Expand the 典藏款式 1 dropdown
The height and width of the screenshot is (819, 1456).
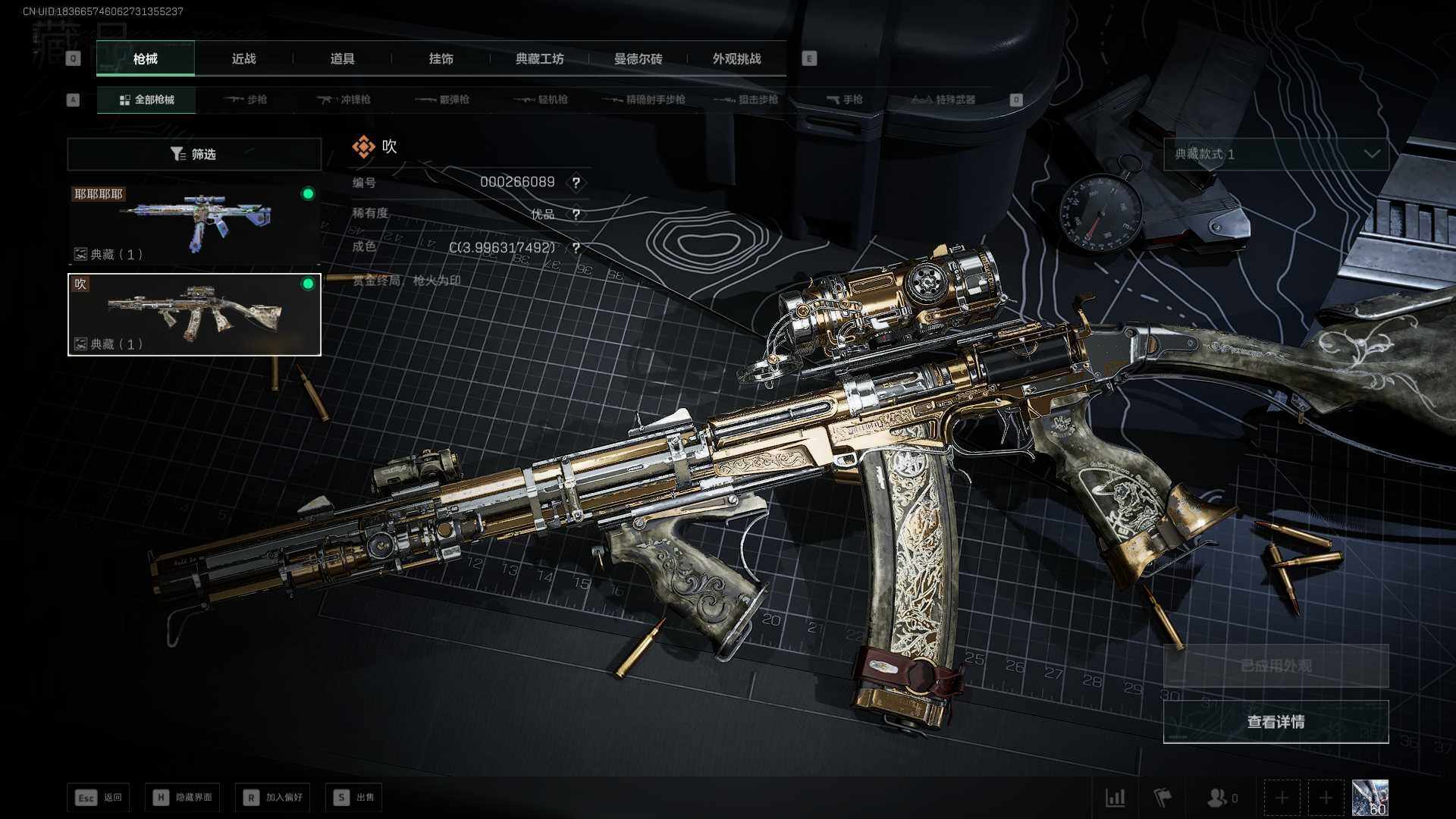click(1276, 154)
